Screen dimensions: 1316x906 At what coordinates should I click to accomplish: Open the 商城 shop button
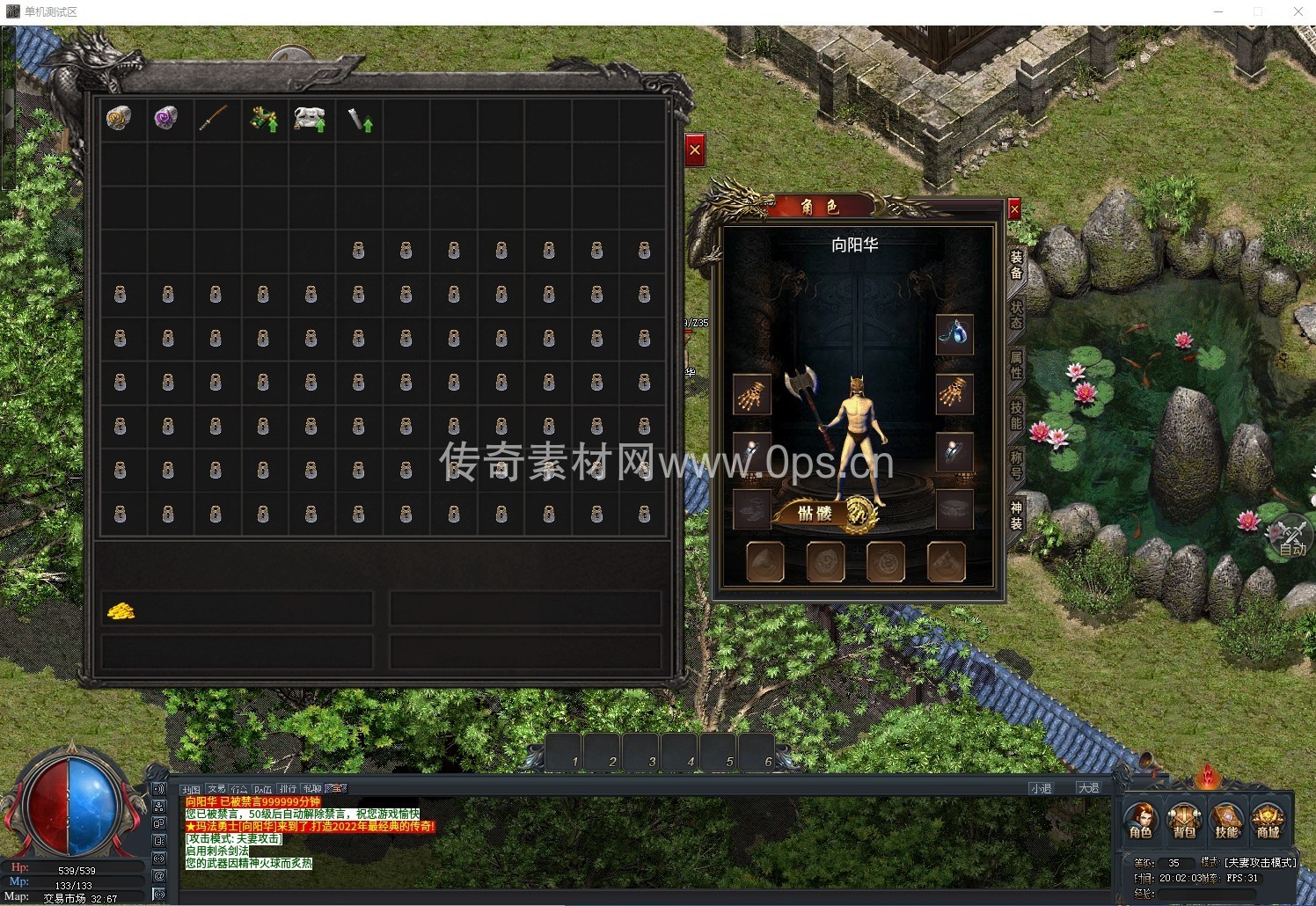click(x=1268, y=821)
